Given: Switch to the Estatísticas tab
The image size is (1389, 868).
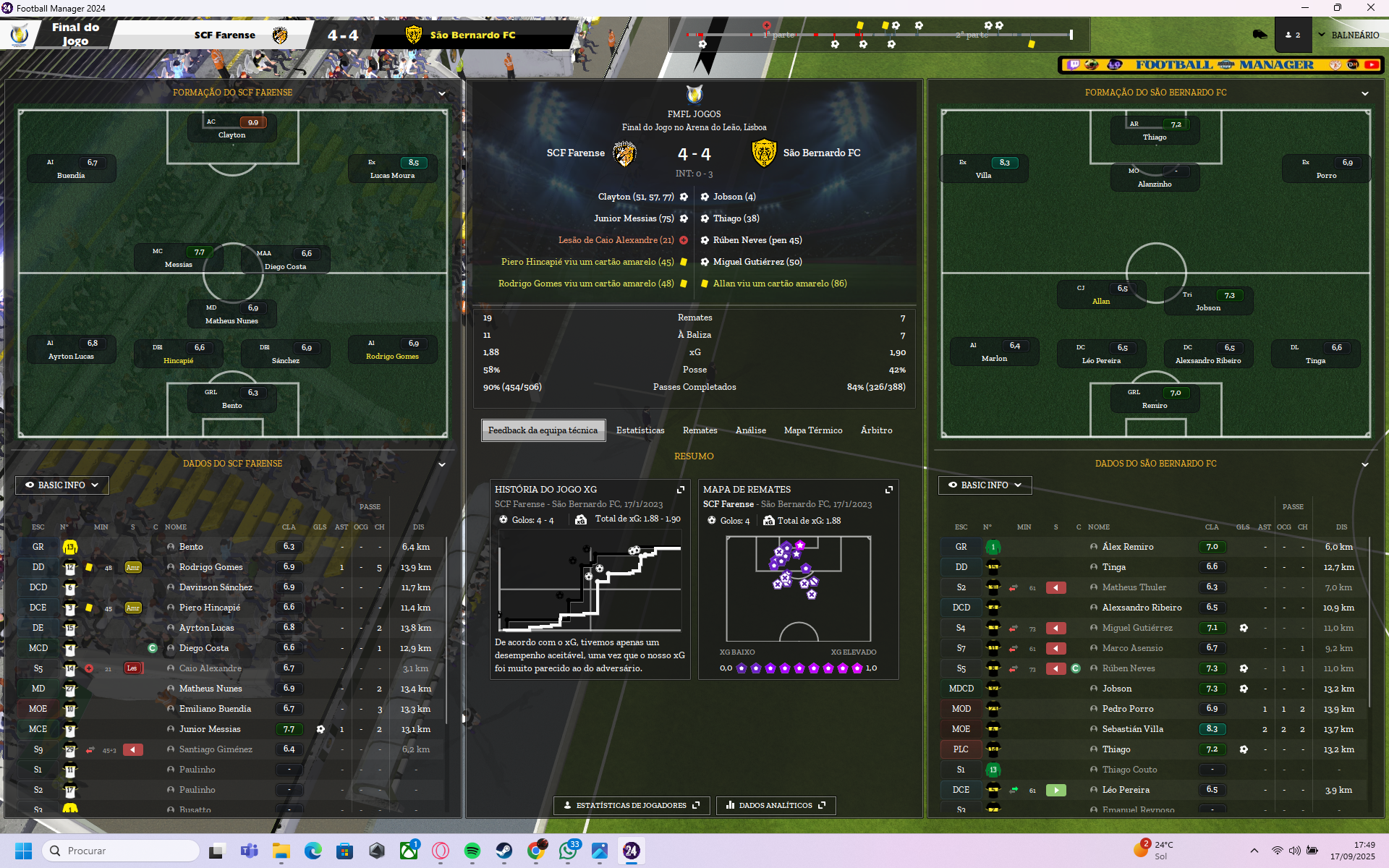Looking at the screenshot, I should [640, 430].
